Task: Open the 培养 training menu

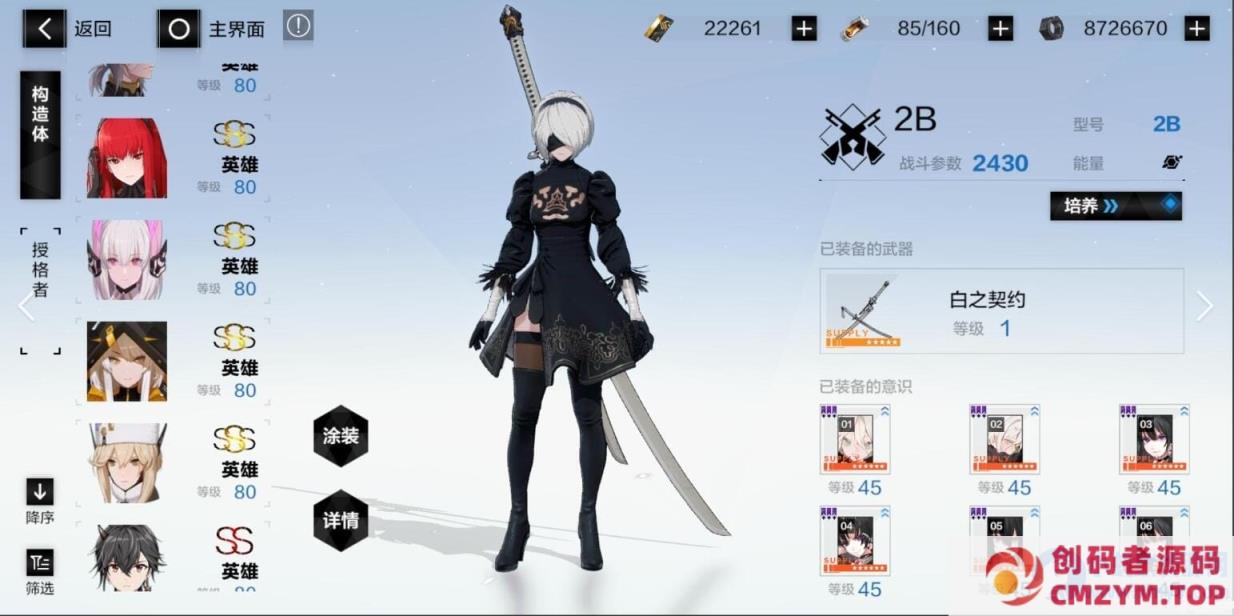Action: pyautogui.click(x=1115, y=206)
